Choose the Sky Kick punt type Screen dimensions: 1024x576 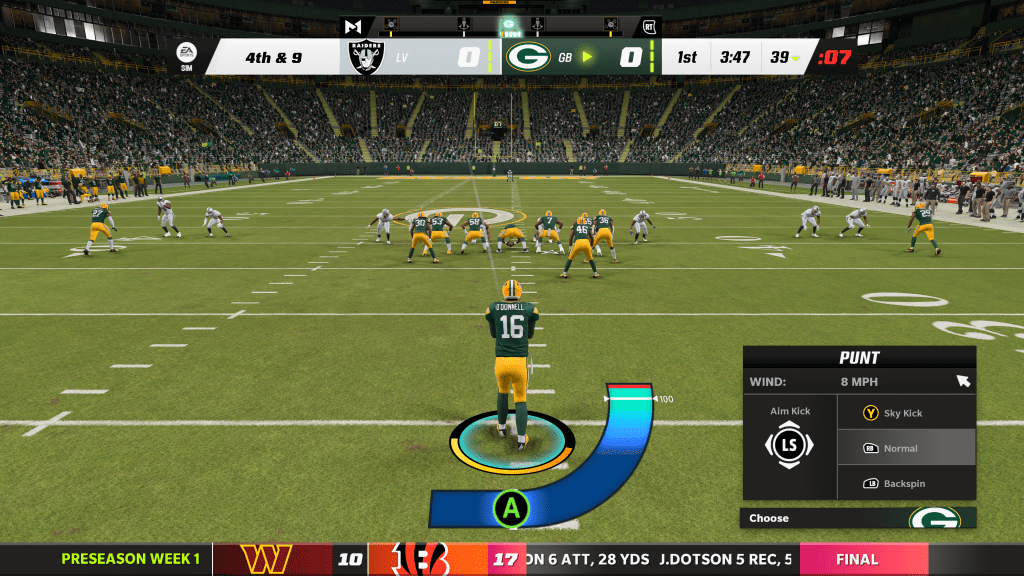coord(905,413)
